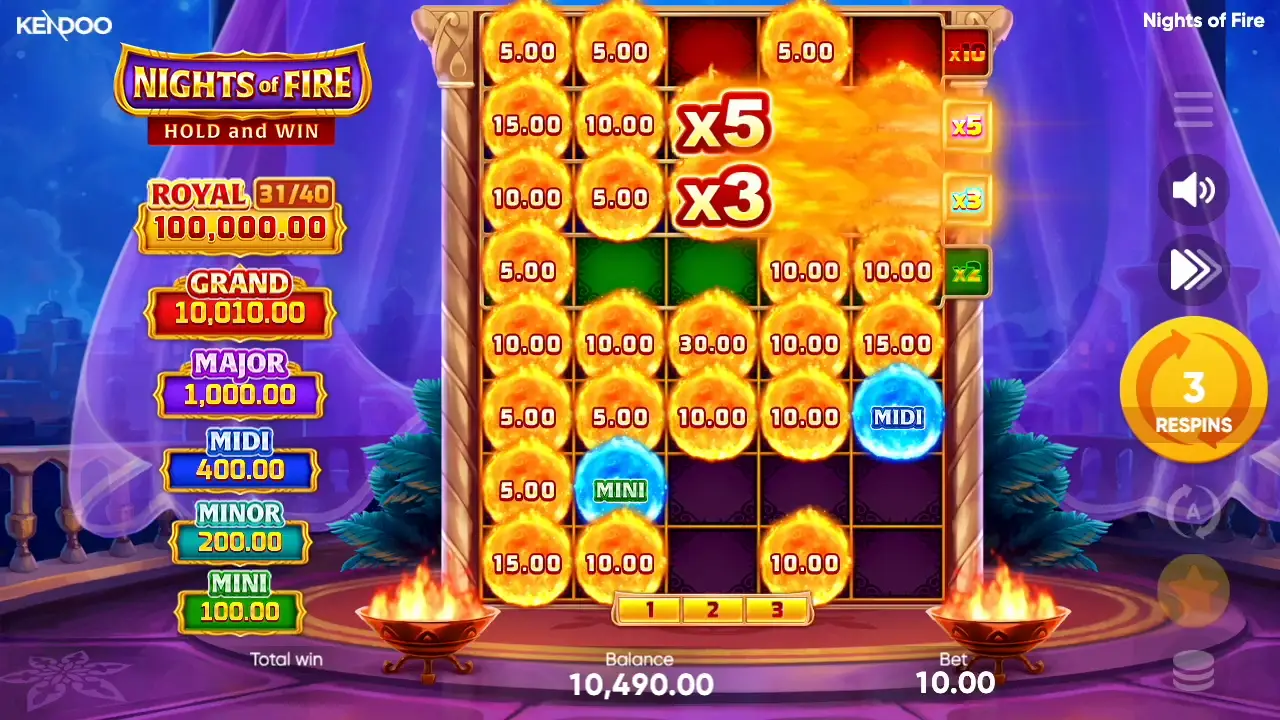Image resolution: width=1280 pixels, height=720 pixels.
Task: Toggle the green x2 multiplier marker
Action: pos(966,273)
